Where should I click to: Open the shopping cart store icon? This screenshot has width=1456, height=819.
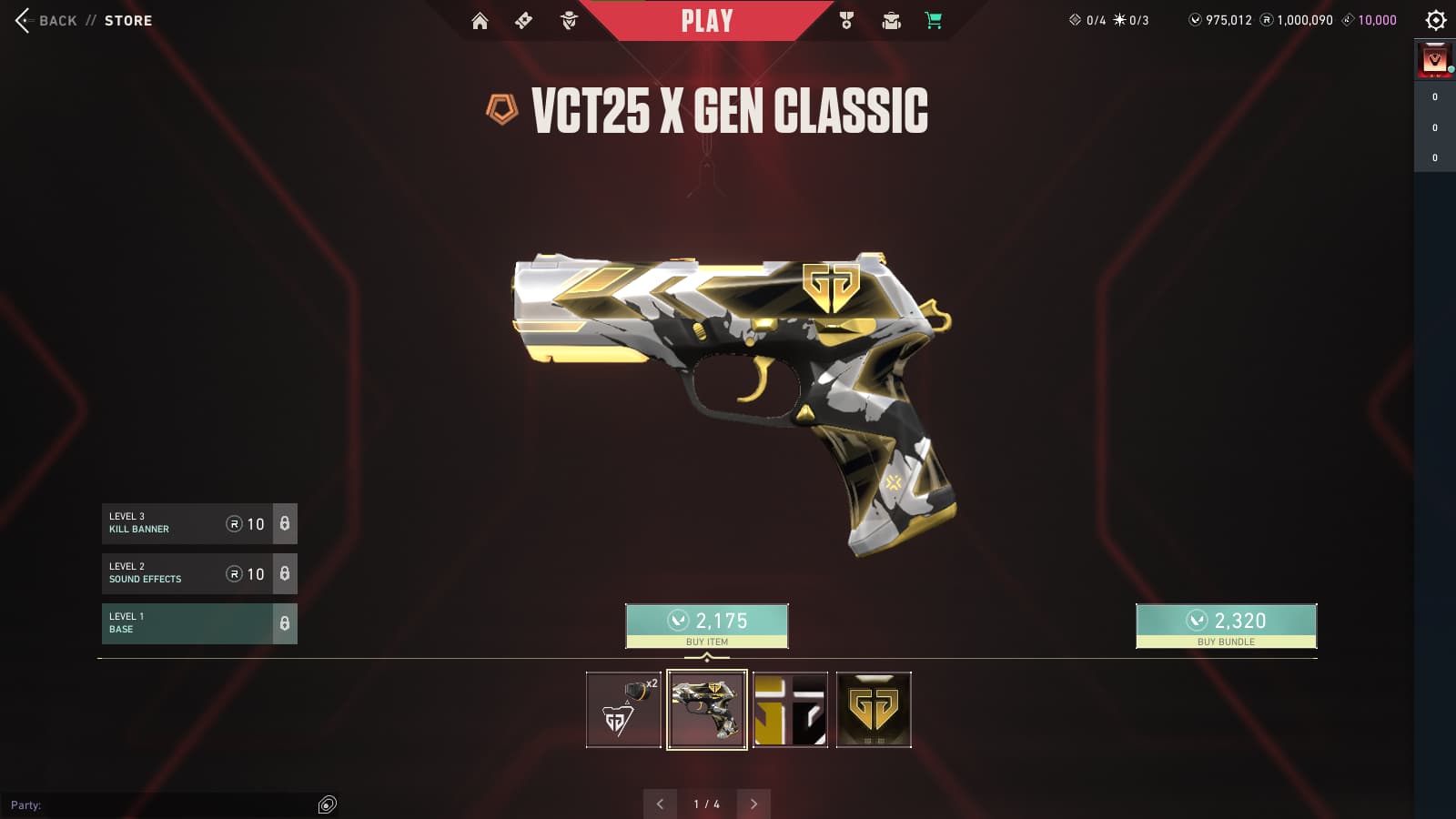click(934, 21)
